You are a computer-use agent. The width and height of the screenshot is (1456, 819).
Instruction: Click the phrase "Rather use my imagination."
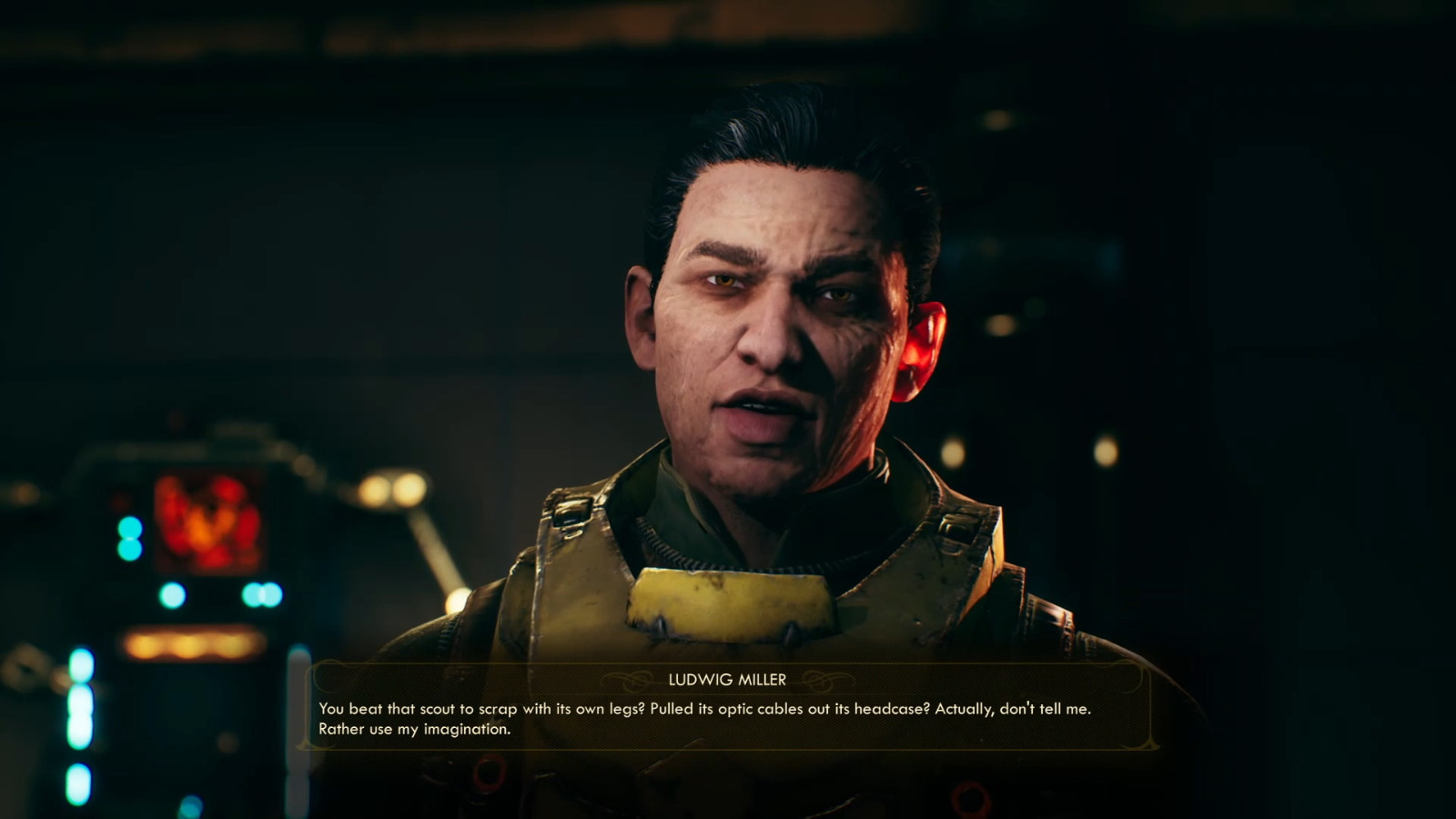414,728
